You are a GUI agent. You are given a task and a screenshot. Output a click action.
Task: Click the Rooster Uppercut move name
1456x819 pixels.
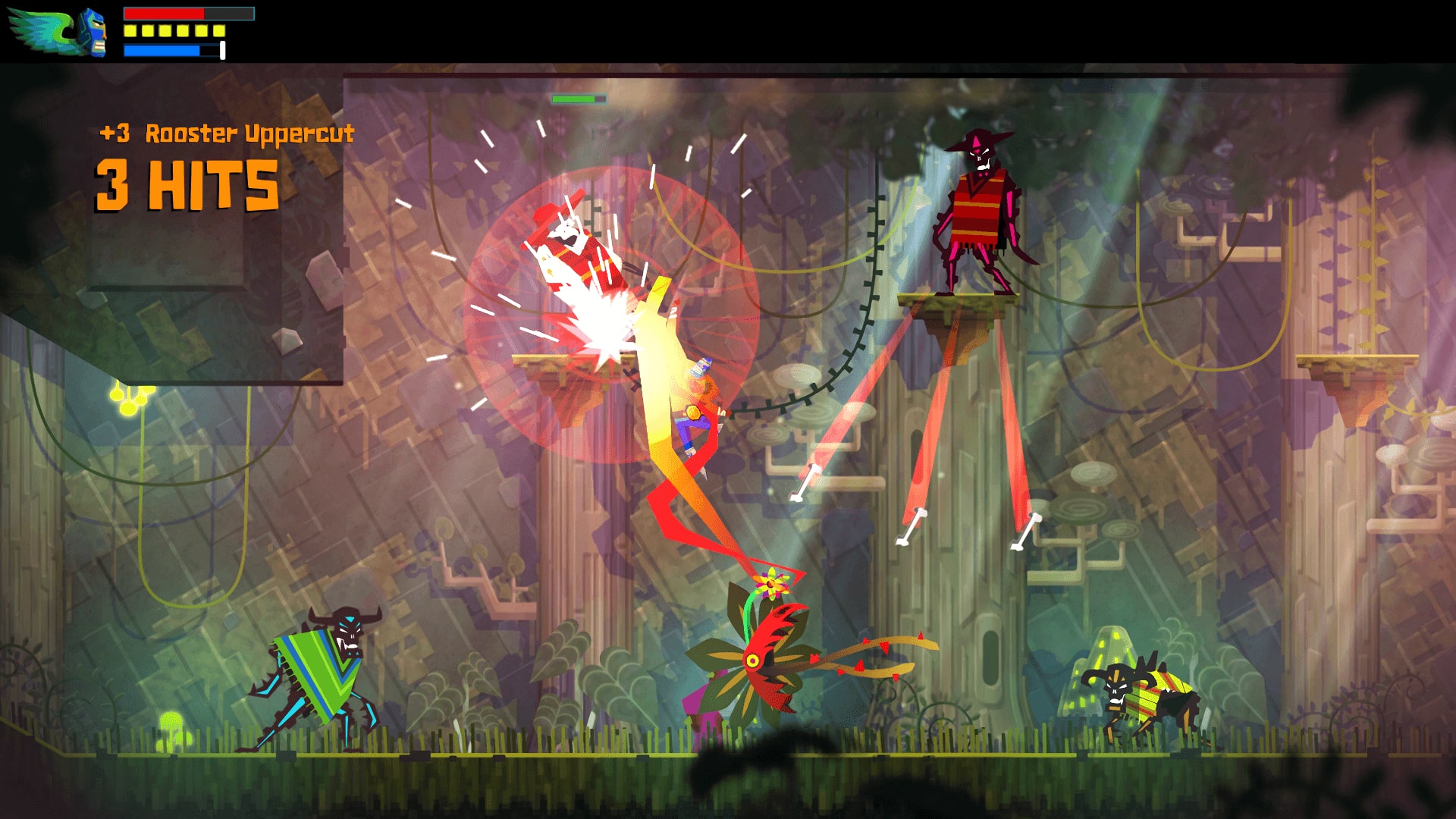click(x=250, y=135)
